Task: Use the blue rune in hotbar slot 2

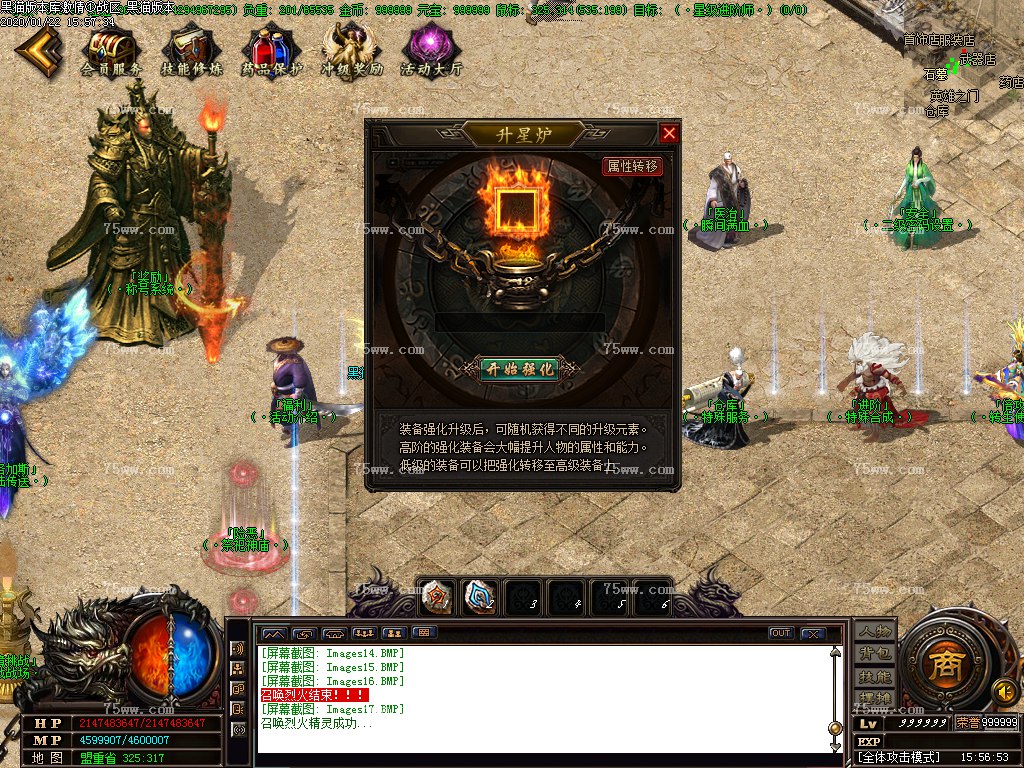Action: coord(481,597)
